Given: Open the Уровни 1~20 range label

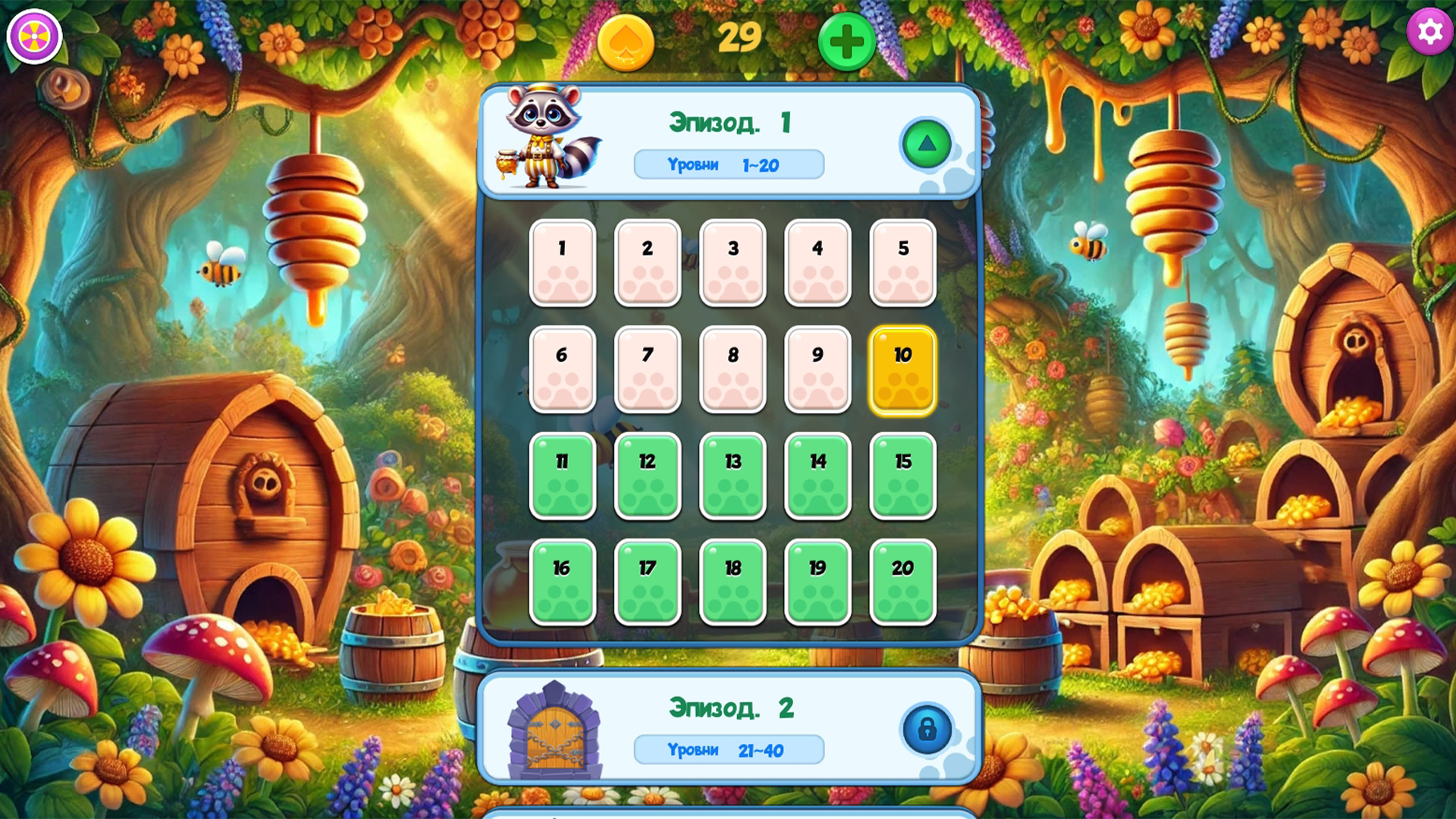Looking at the screenshot, I should (x=729, y=165).
